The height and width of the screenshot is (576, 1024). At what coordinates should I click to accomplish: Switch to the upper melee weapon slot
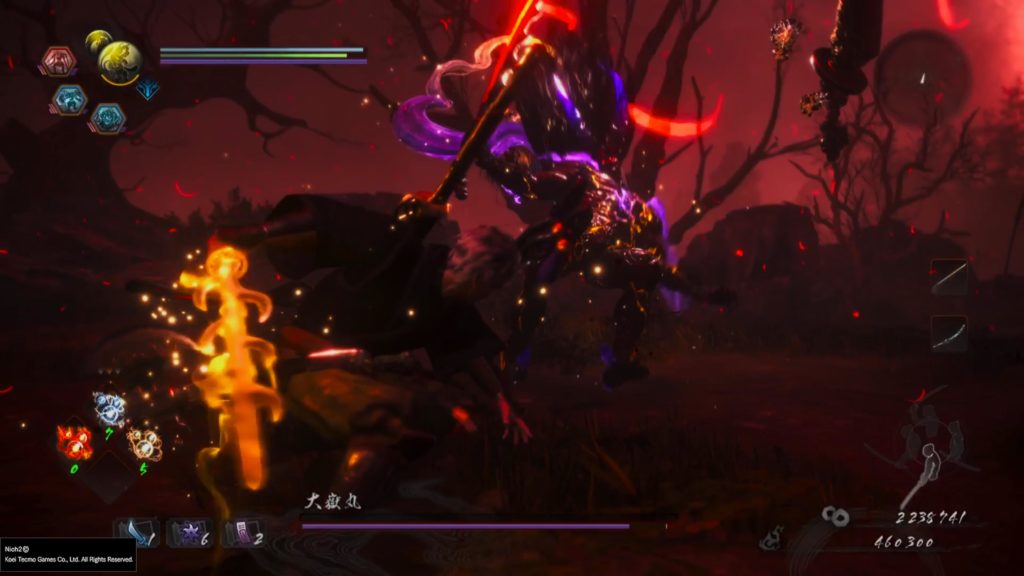pos(949,277)
